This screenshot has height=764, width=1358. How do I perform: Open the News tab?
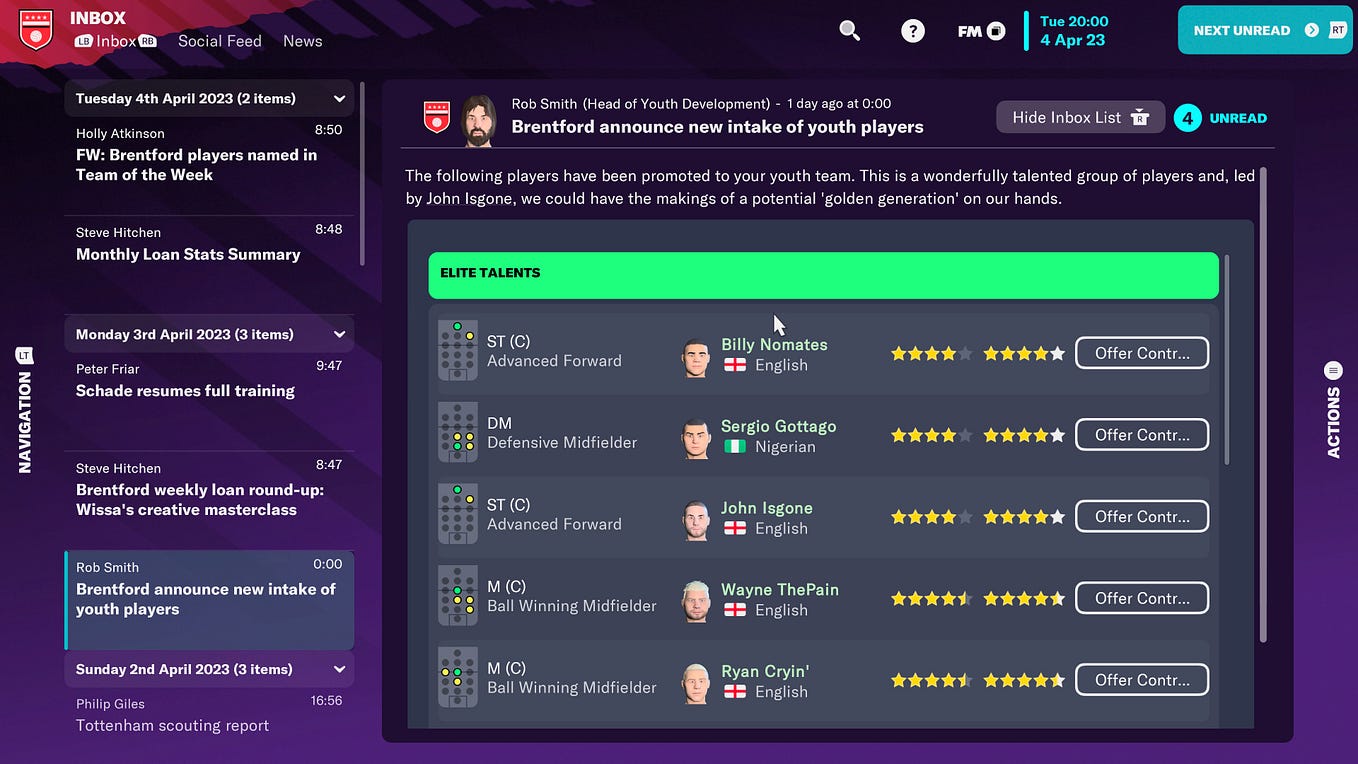pyautogui.click(x=302, y=41)
